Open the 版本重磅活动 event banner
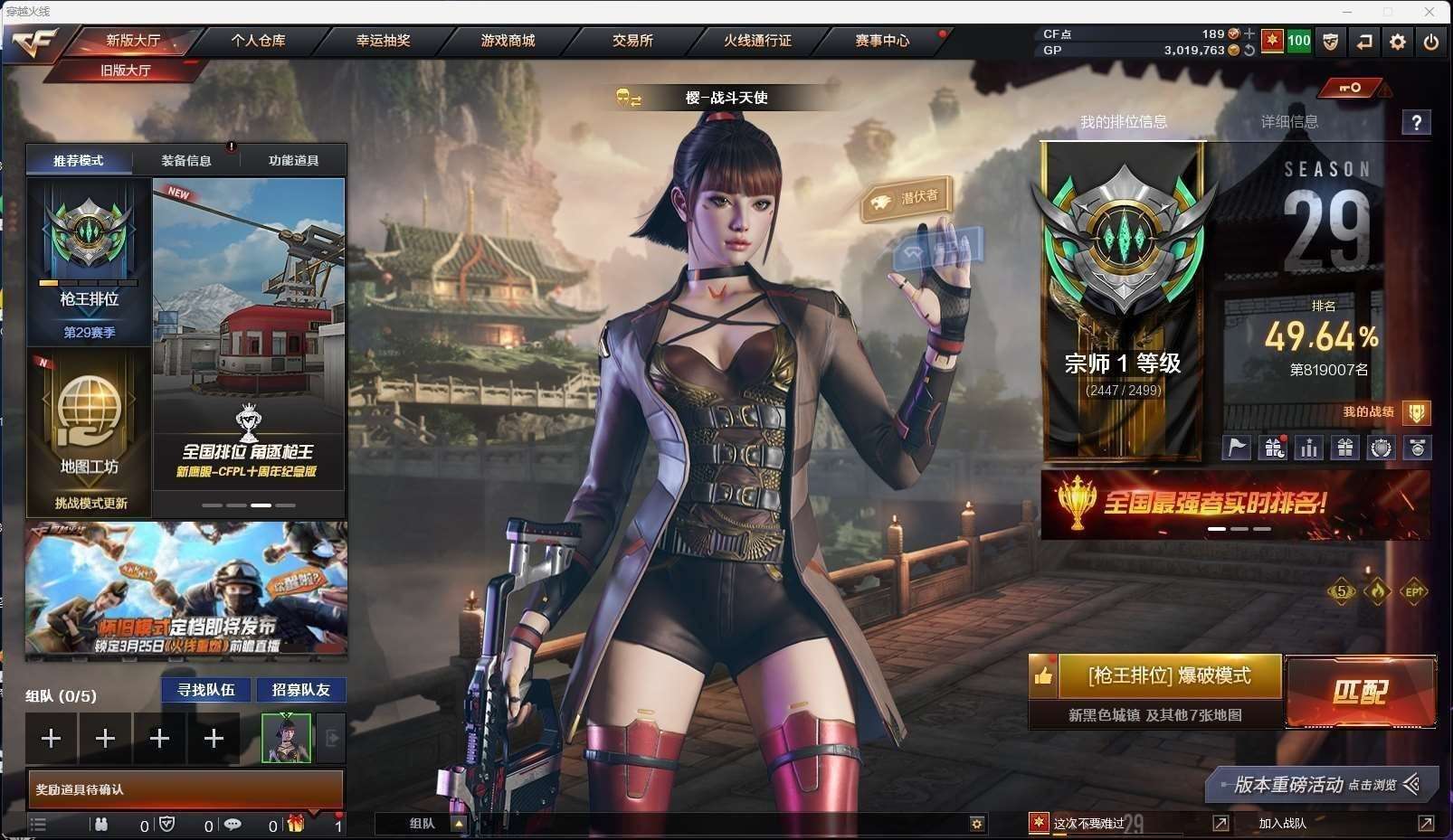 (x=1321, y=784)
